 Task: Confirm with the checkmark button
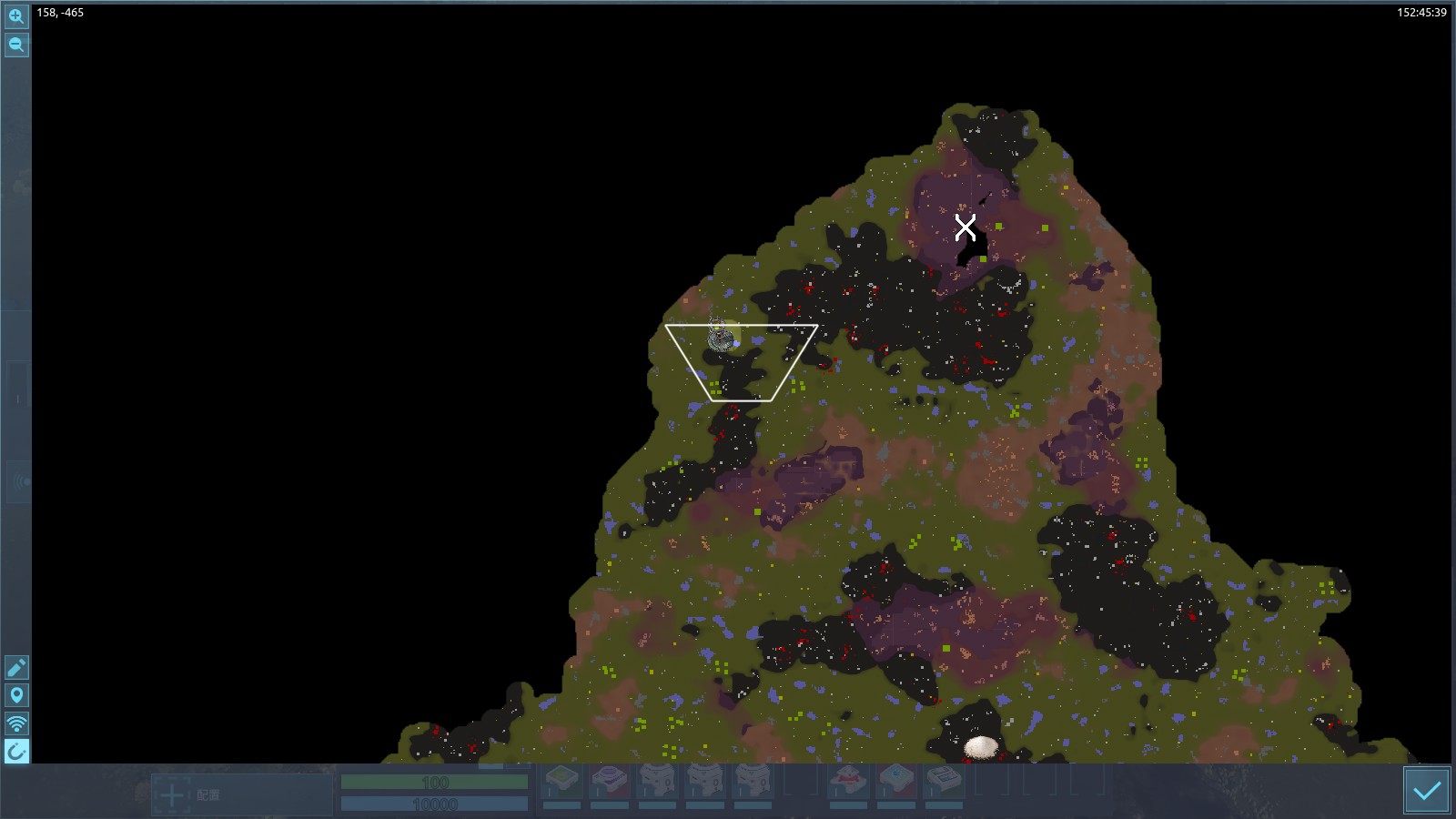1426,790
